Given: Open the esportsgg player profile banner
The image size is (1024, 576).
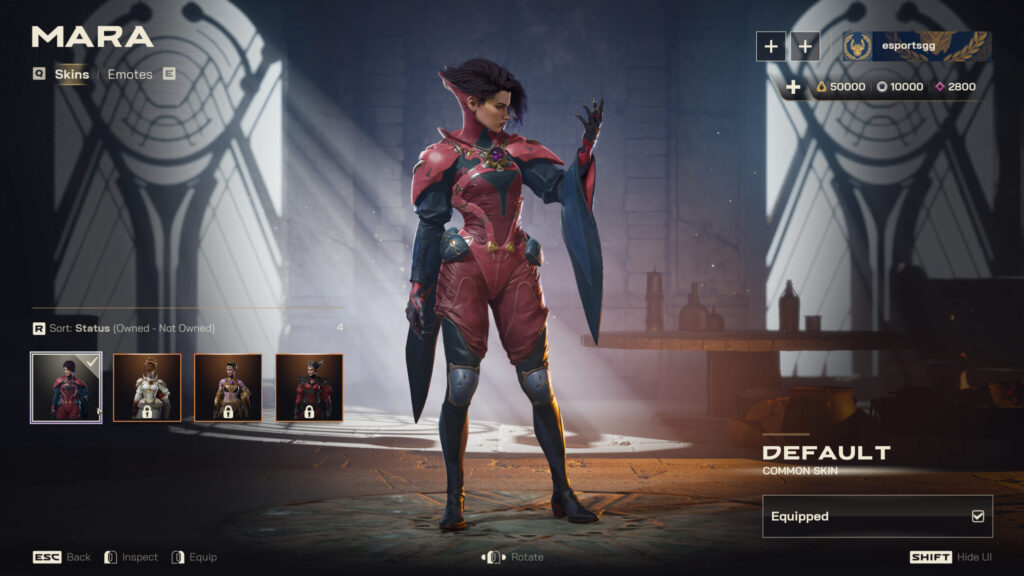Looking at the screenshot, I should 916,46.
